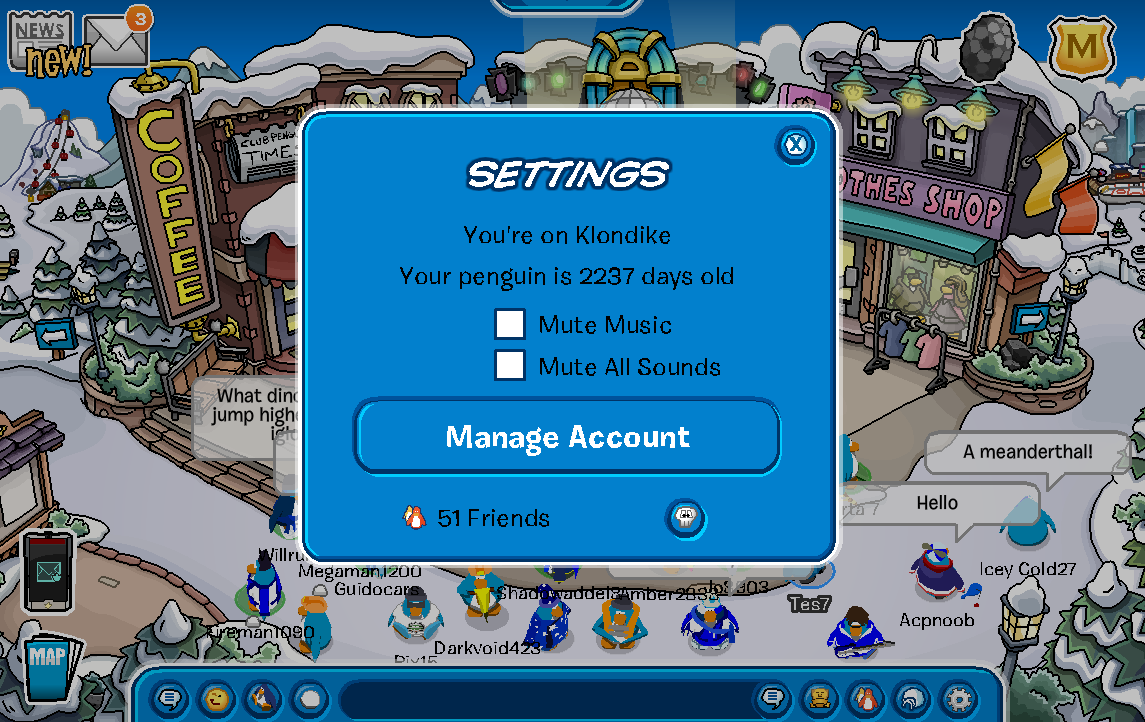1145x722 pixels.
Task: Open your player card
Action: 820,698
